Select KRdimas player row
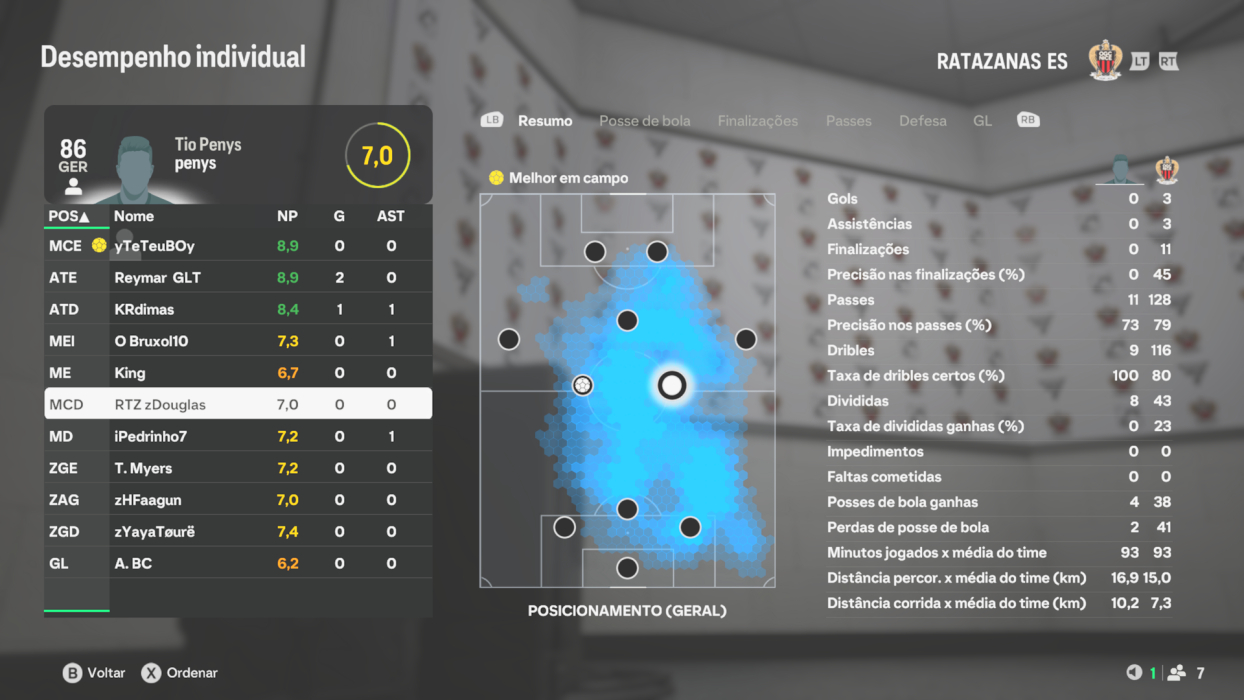Viewport: 1244px width, 700px height. pyautogui.click(x=238, y=310)
